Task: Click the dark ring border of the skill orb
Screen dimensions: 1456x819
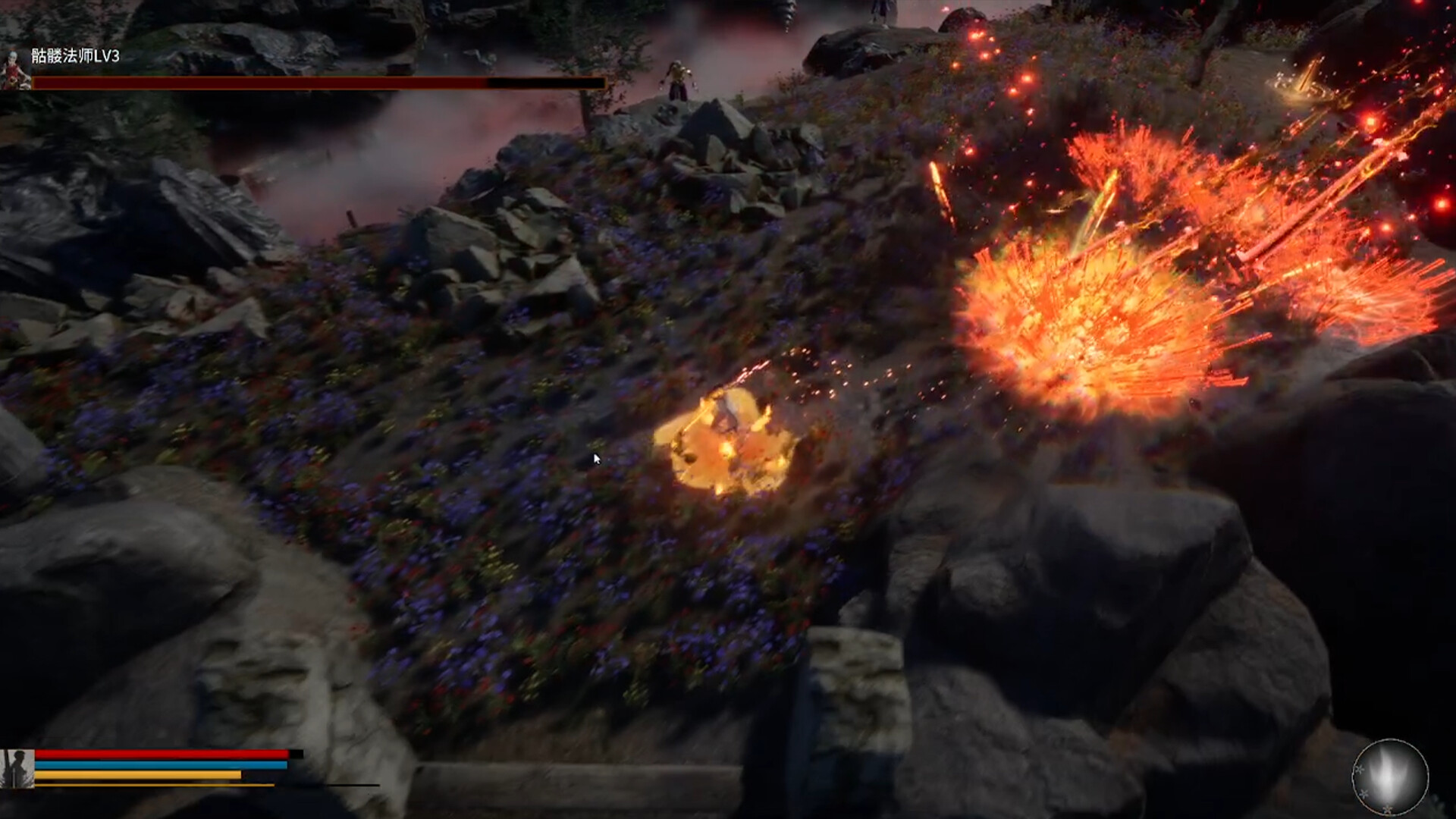Action: tap(1389, 739)
